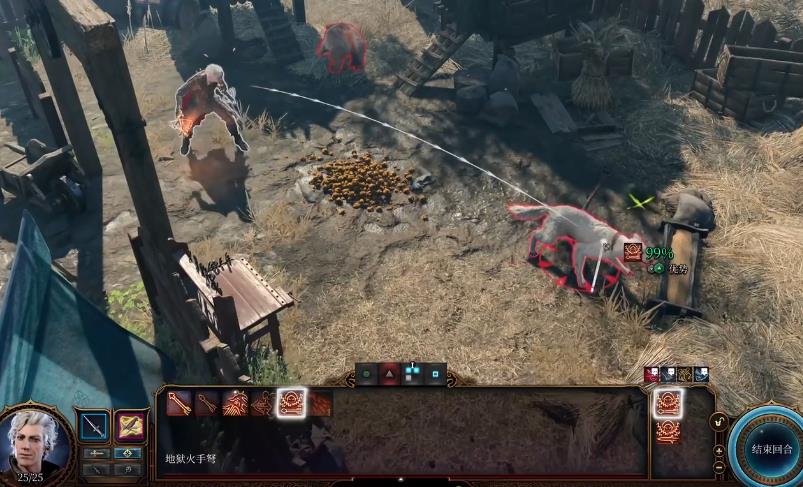Toggle the hotbar lock icon
The image size is (803, 487).
pos(719,423)
